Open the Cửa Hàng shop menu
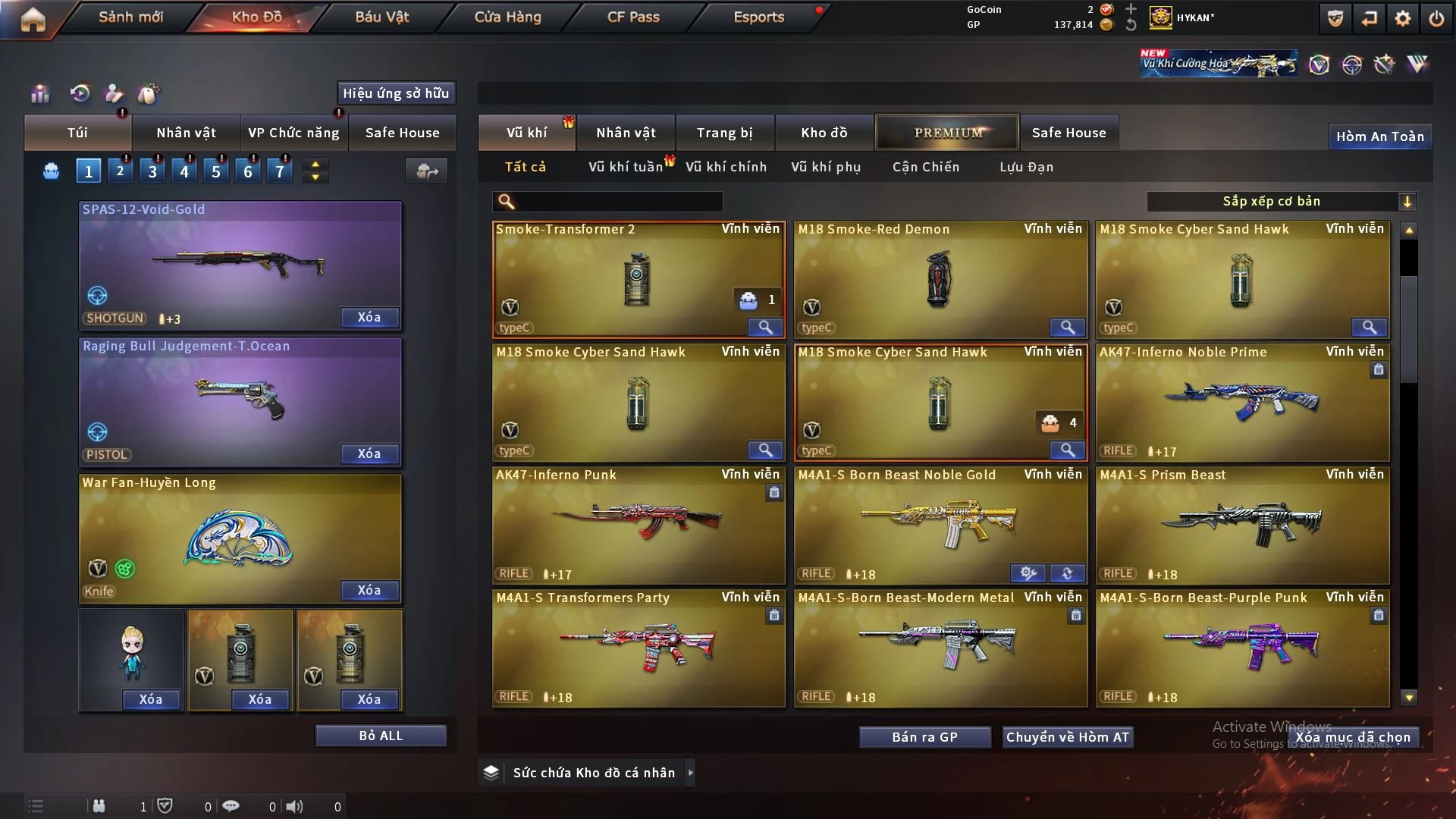The width and height of the screenshot is (1456, 819). (507, 17)
